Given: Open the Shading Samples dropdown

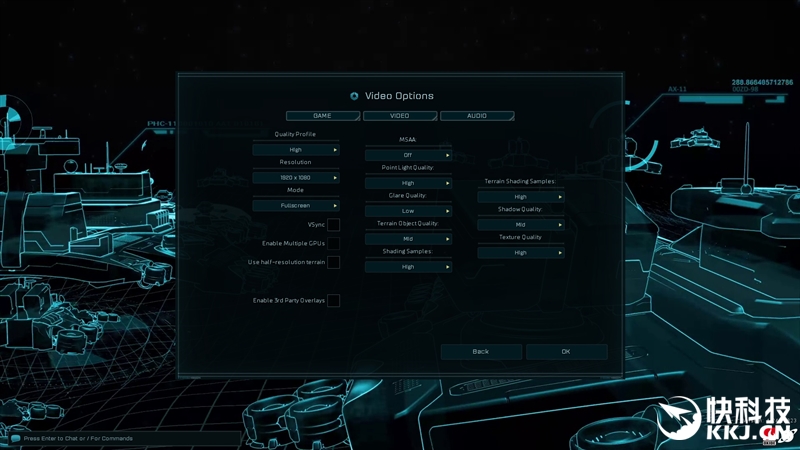Looking at the screenshot, I should point(408,267).
